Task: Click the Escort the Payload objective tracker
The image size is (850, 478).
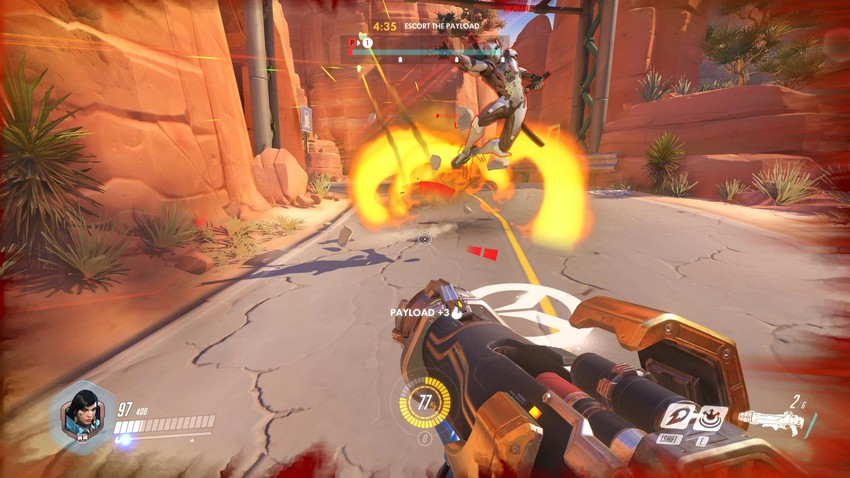Action: pos(432,26)
